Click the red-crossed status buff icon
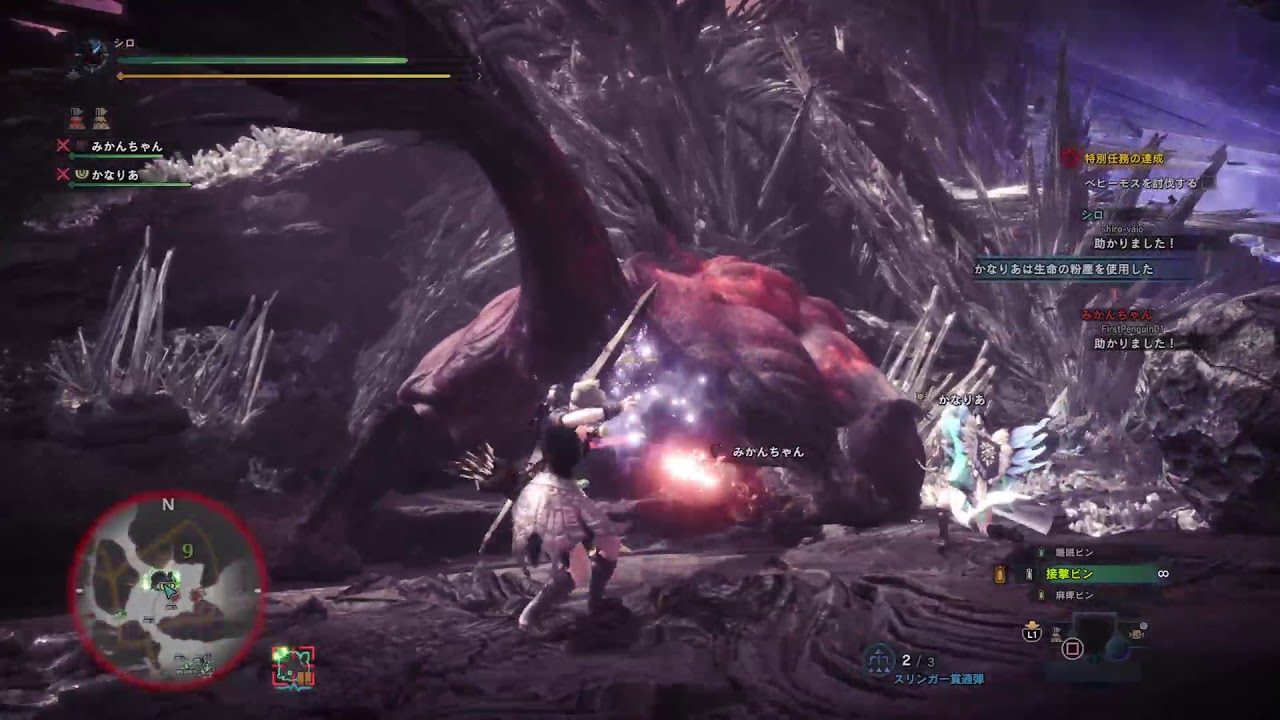 76,118
